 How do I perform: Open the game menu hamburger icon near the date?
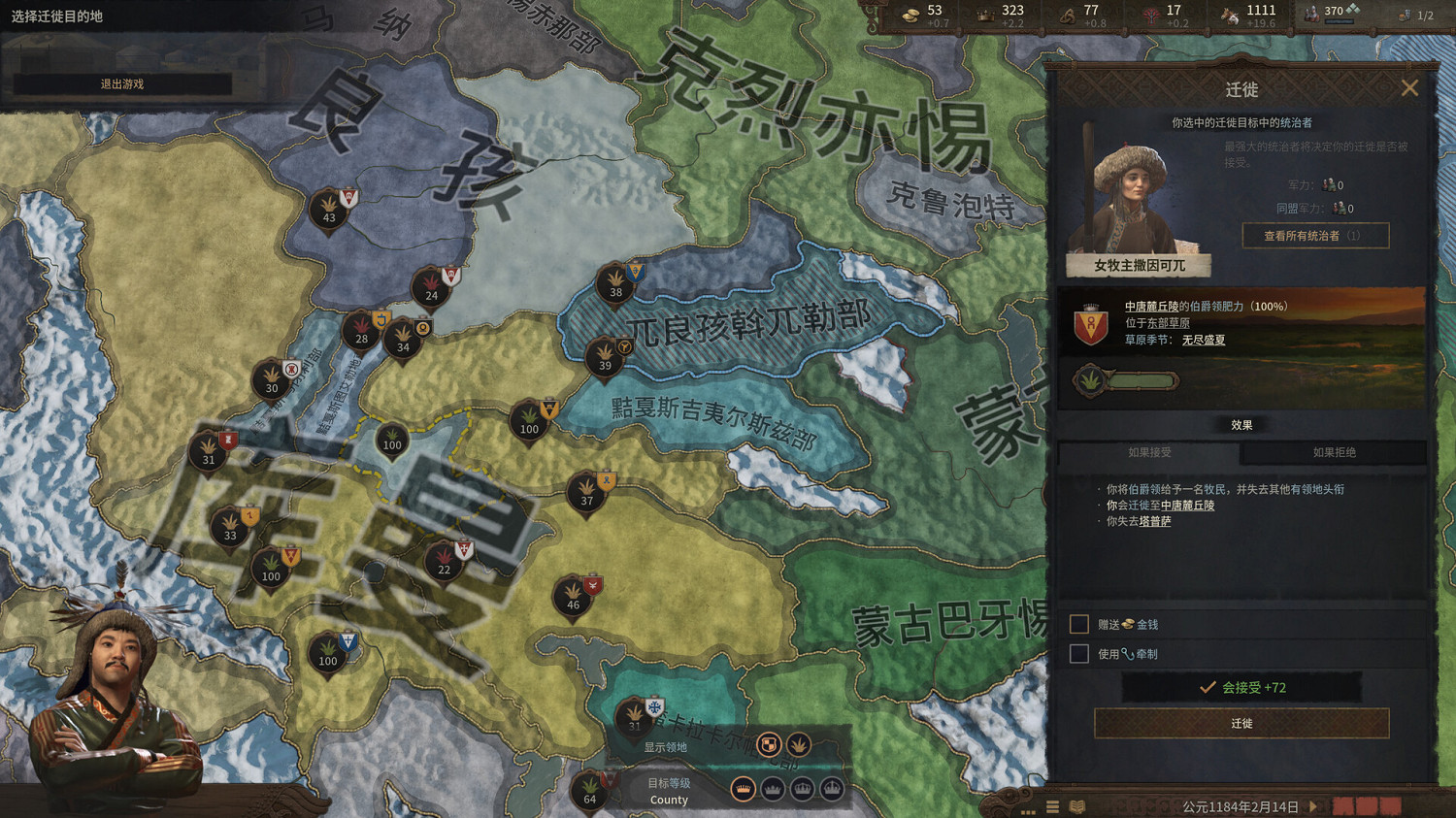pos(1052,806)
